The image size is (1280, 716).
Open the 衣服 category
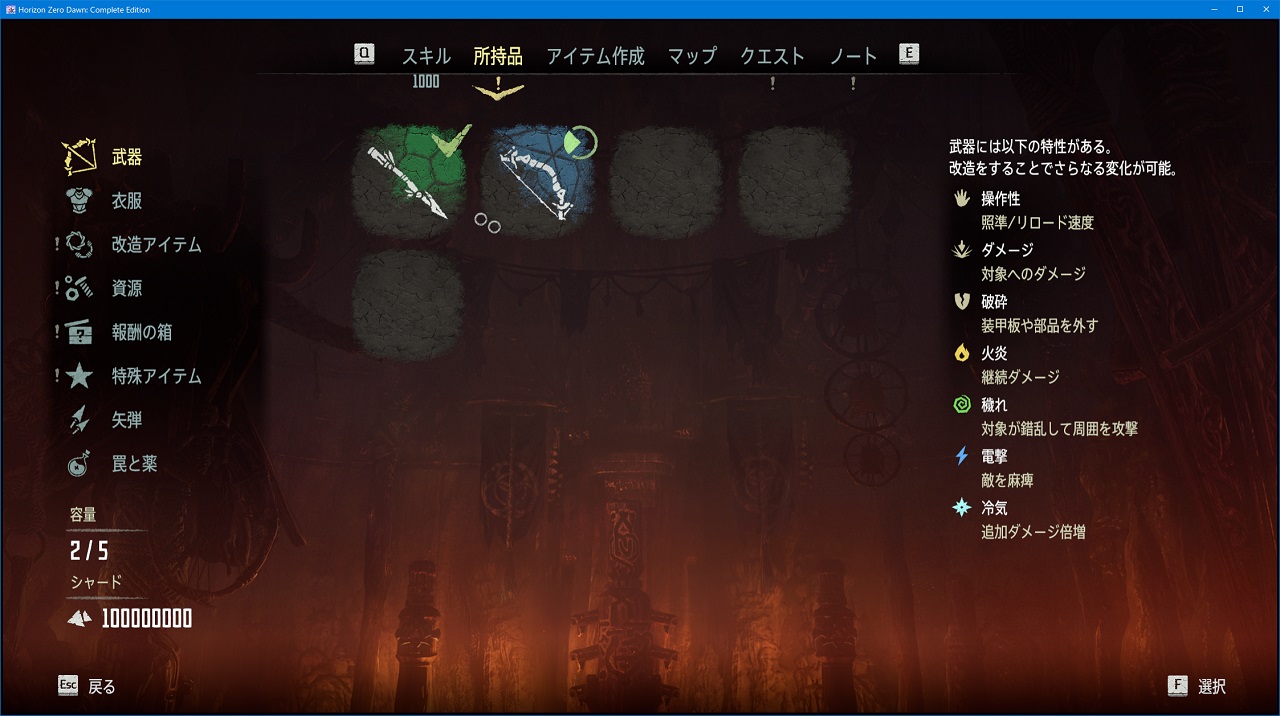126,201
